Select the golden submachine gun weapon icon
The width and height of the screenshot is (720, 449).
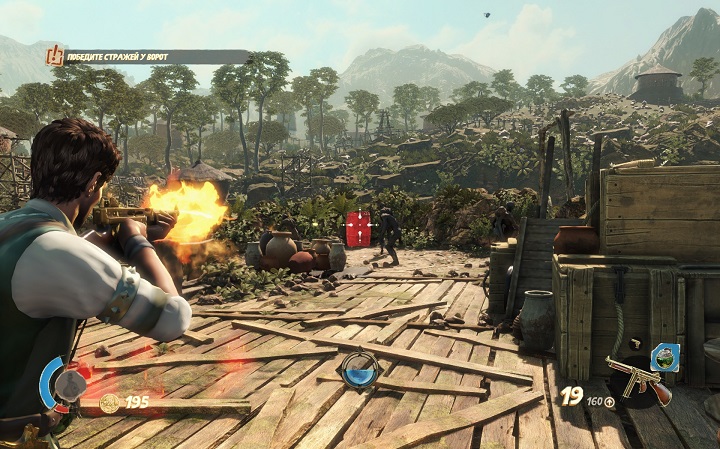click(638, 380)
